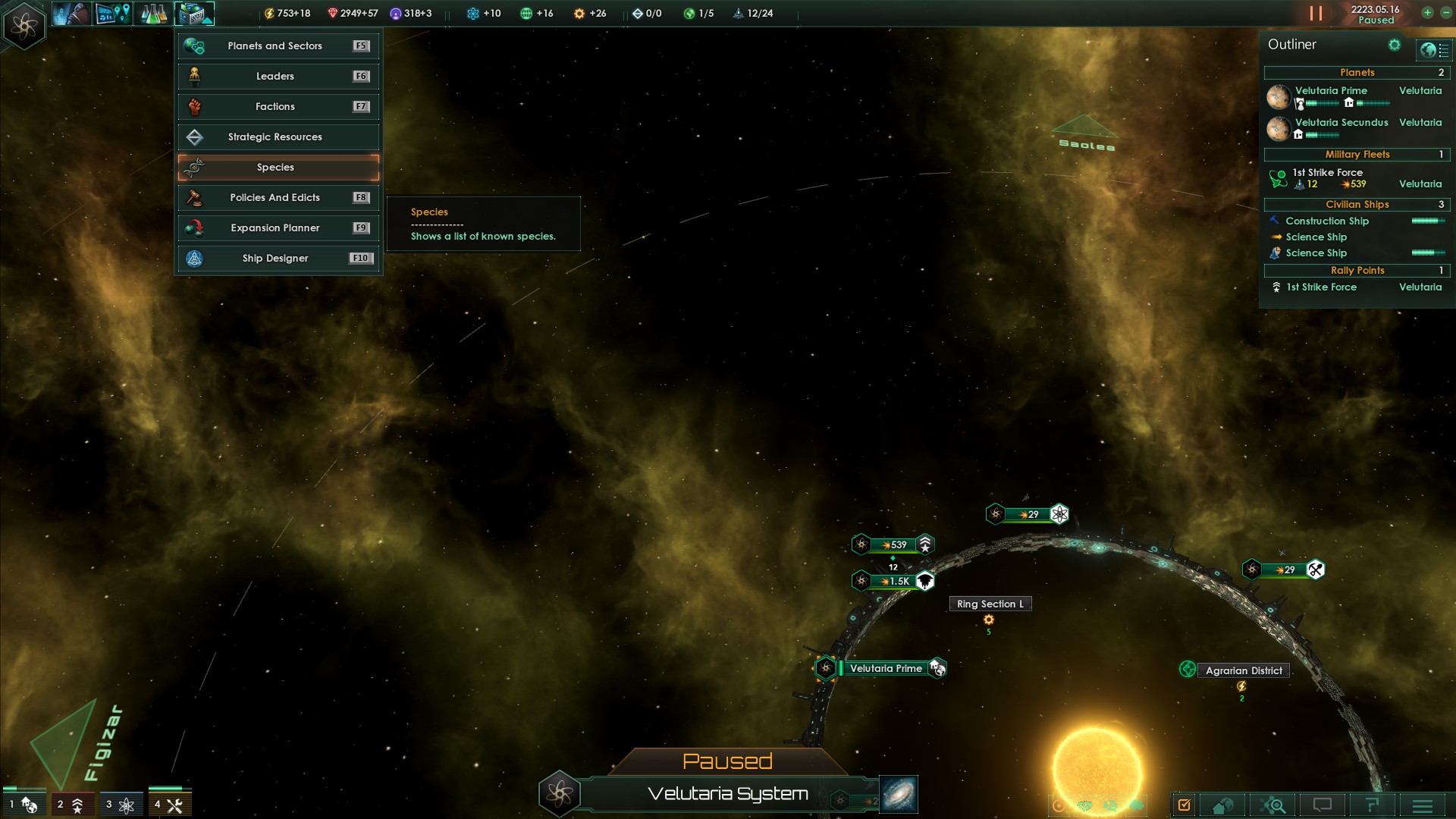Select 1st Strike Force military fleet
Image resolution: width=1456 pixels, height=819 pixels.
(x=1327, y=173)
